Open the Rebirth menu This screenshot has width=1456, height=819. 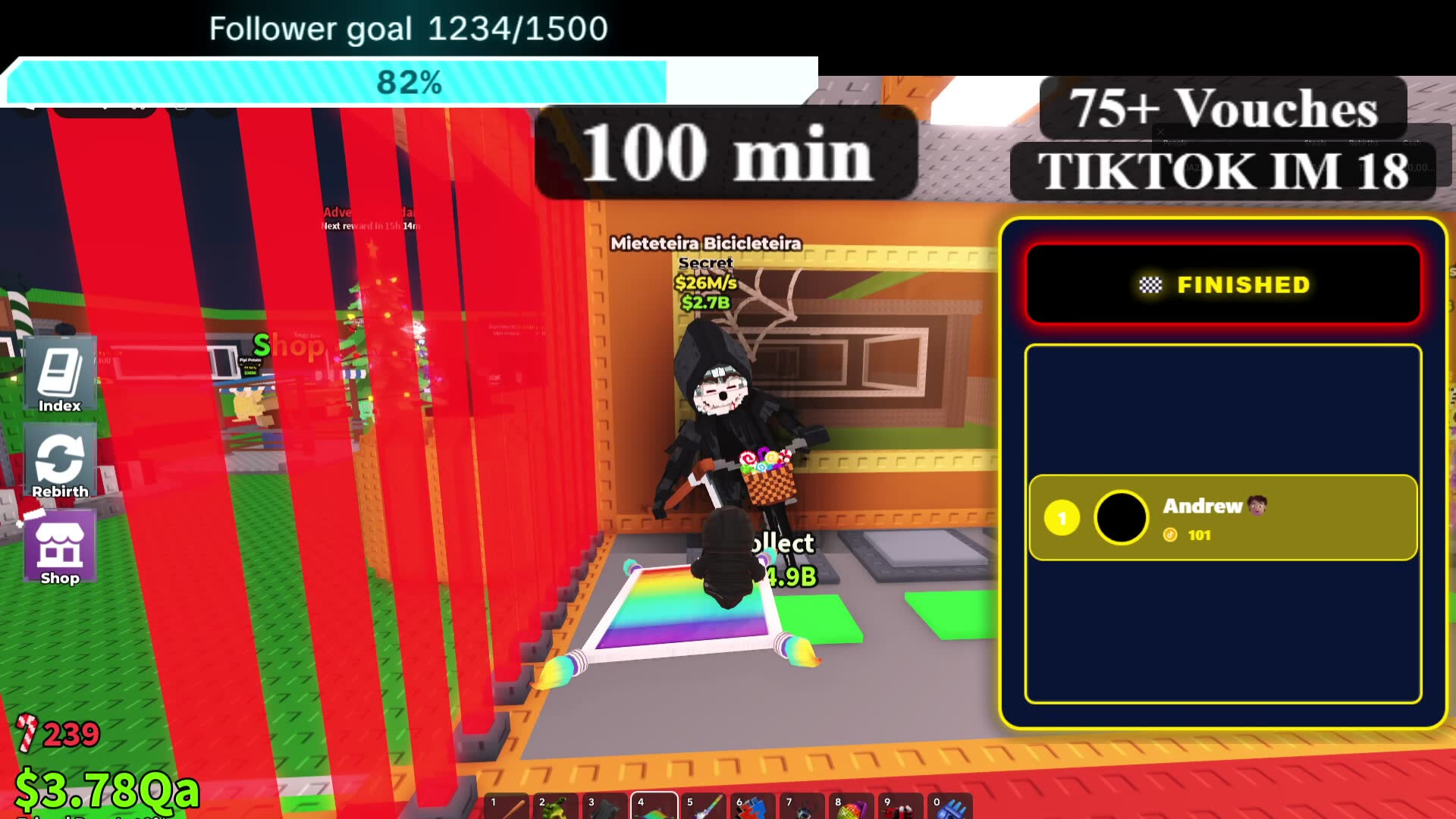click(x=60, y=463)
